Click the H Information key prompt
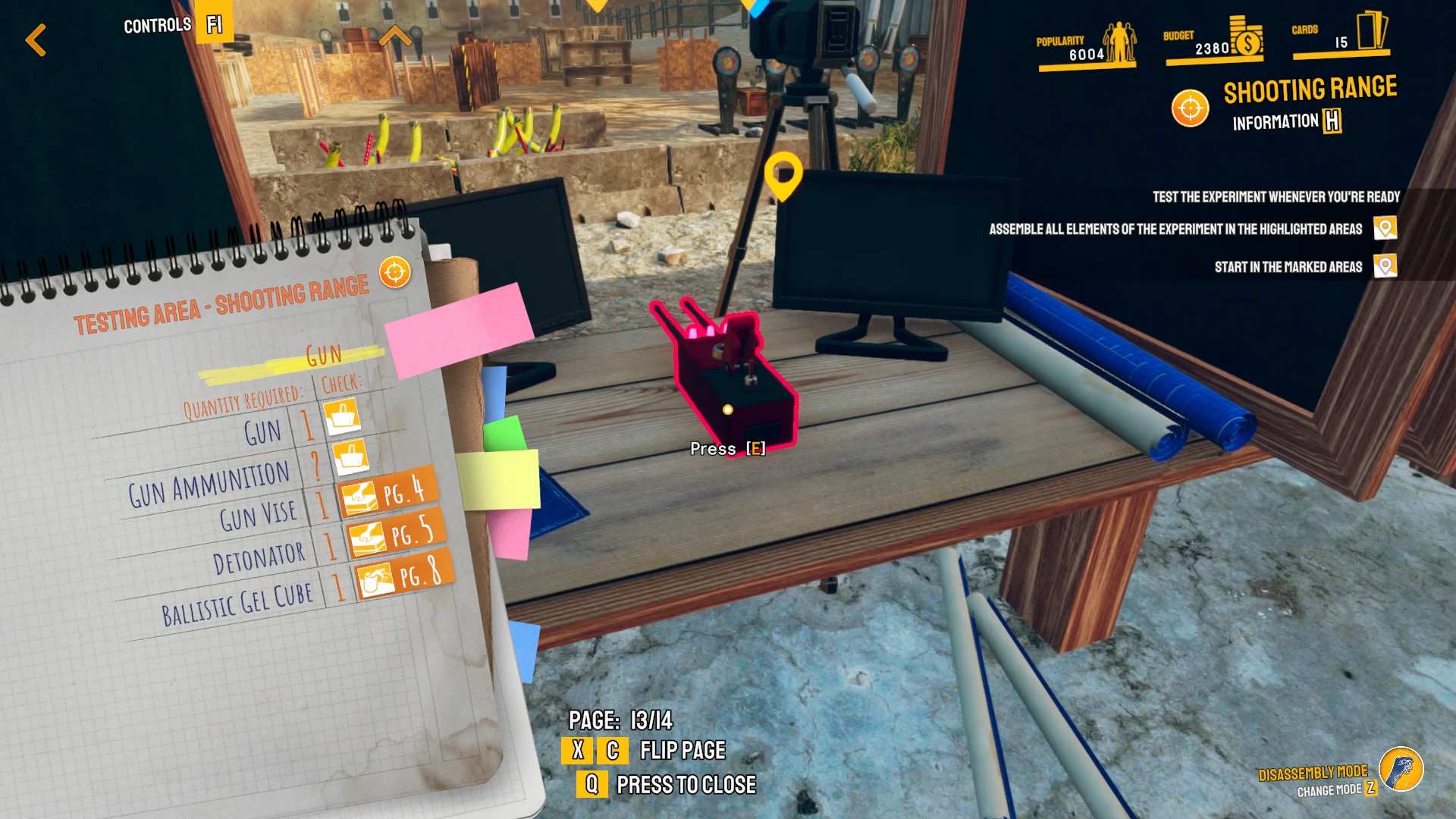The image size is (1456, 819). (1334, 120)
